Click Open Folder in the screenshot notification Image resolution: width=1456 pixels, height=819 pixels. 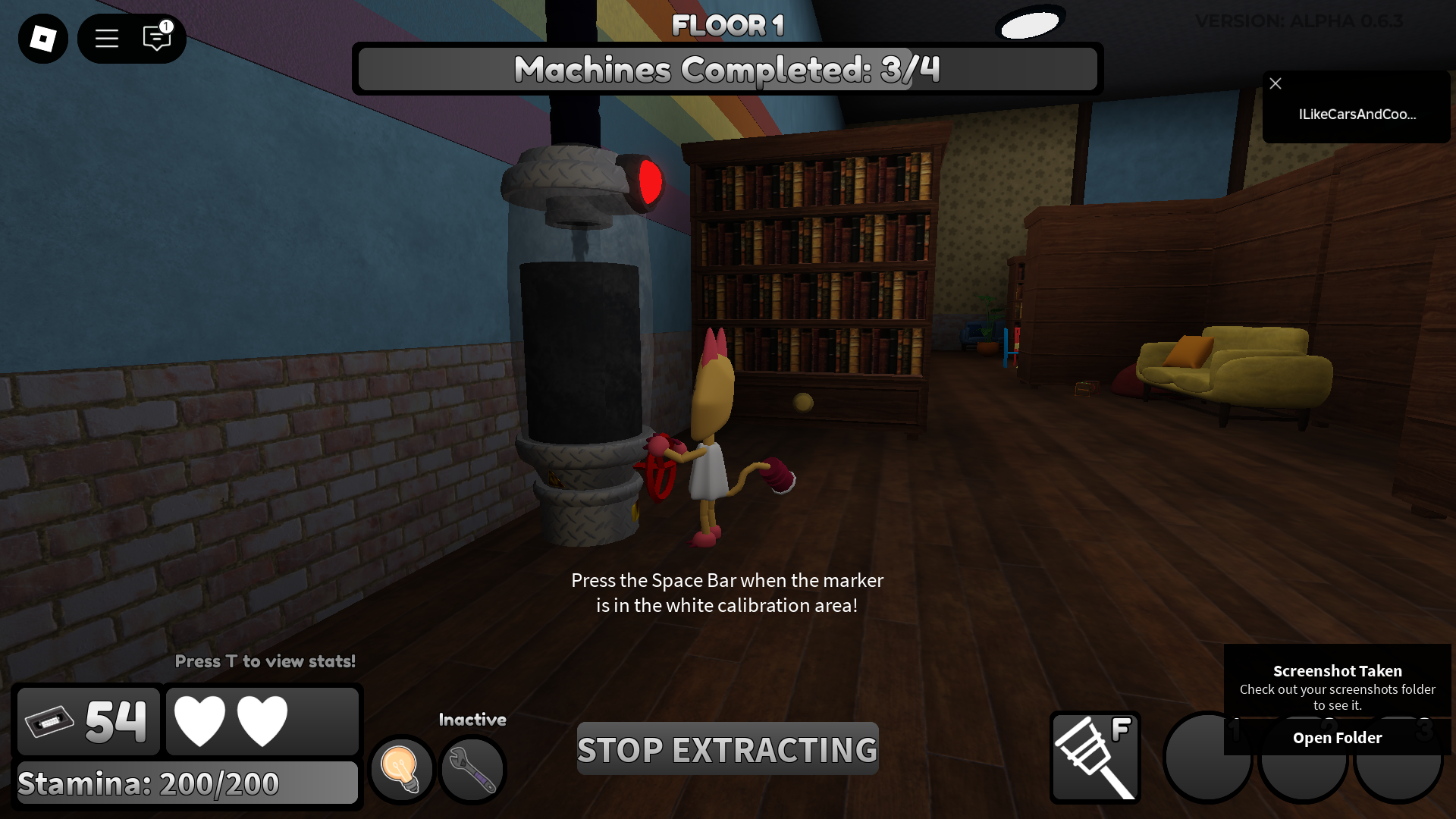(1337, 737)
